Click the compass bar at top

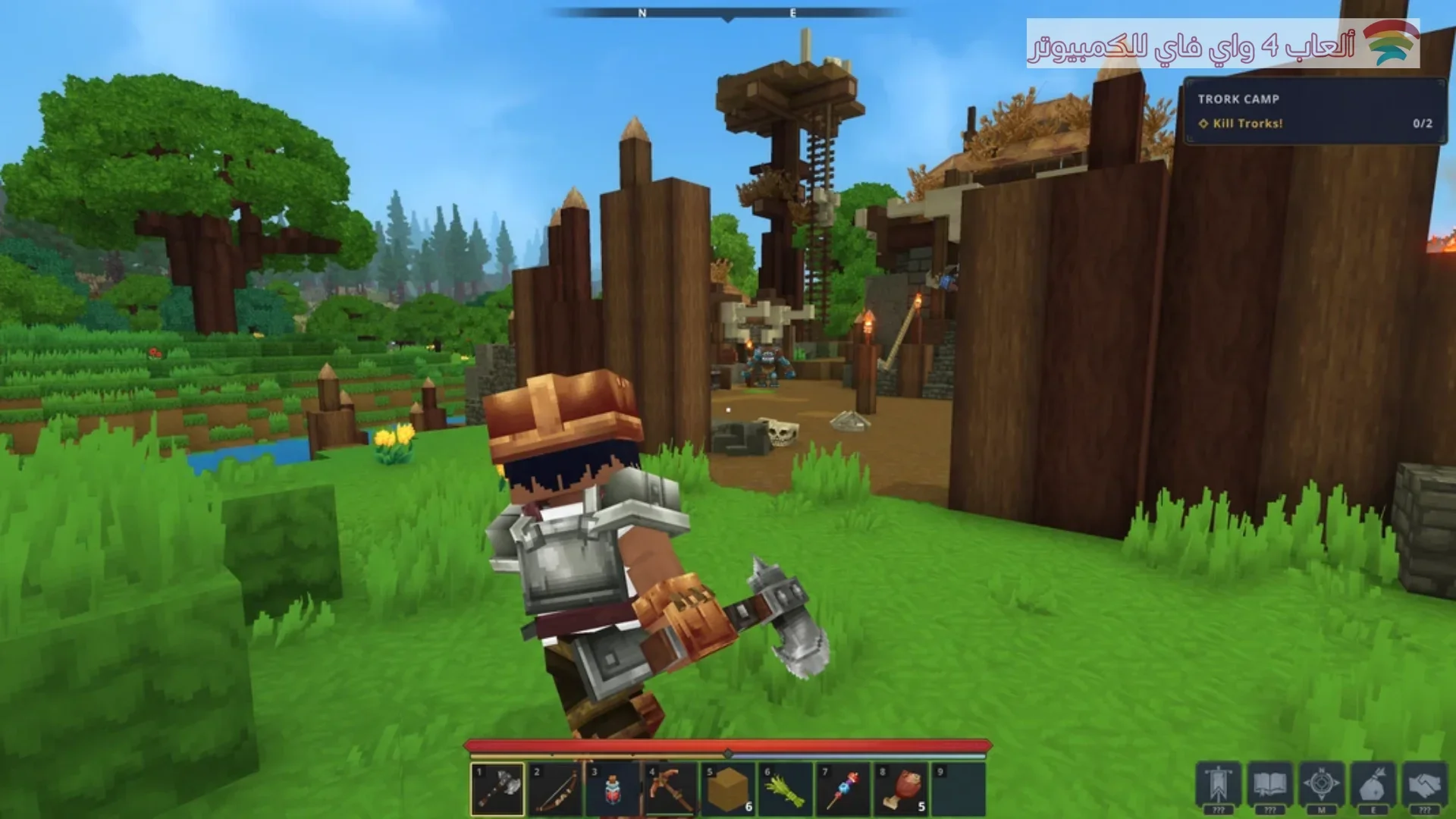tap(728, 13)
